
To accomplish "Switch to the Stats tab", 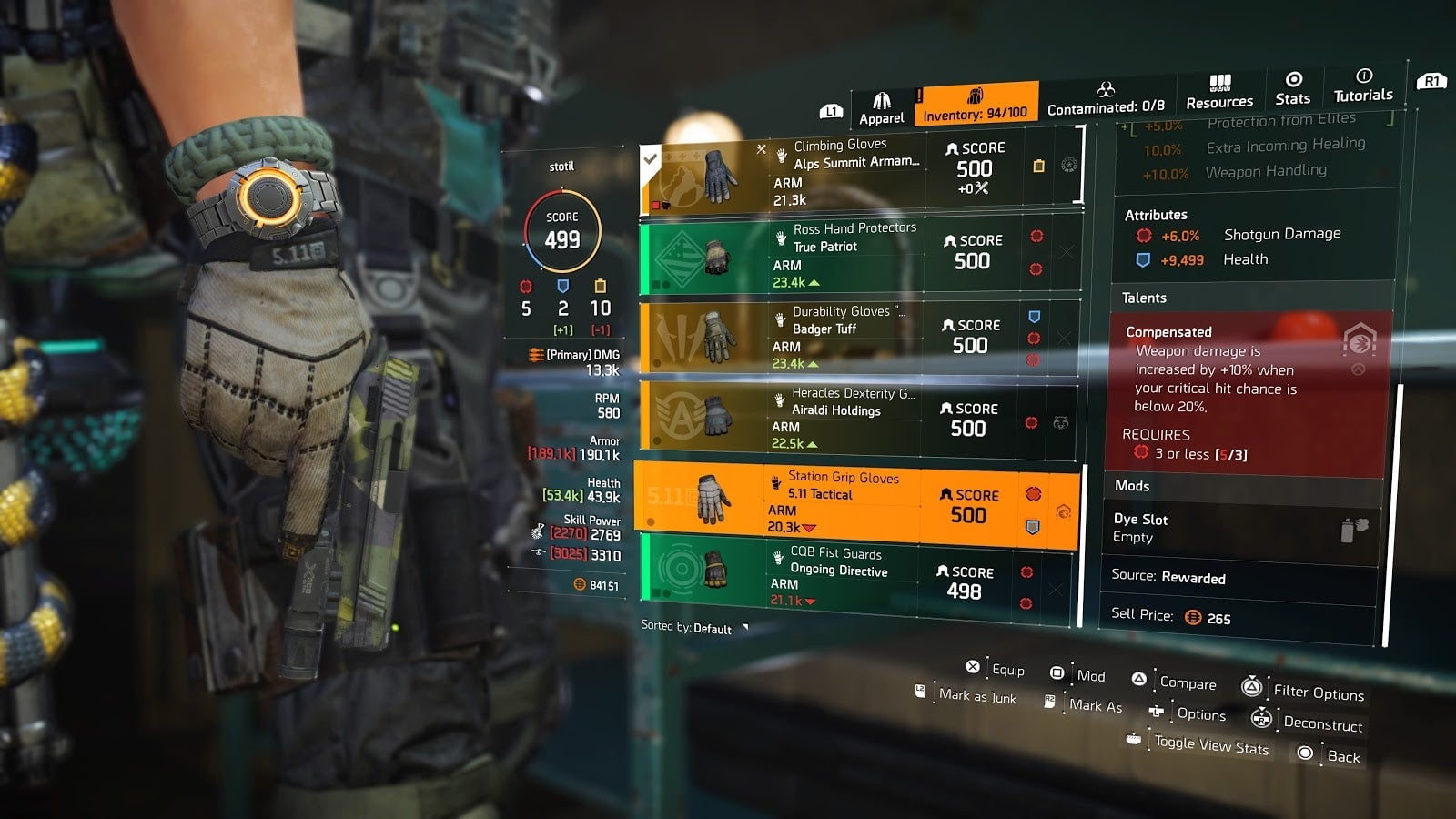I will coord(1292,88).
